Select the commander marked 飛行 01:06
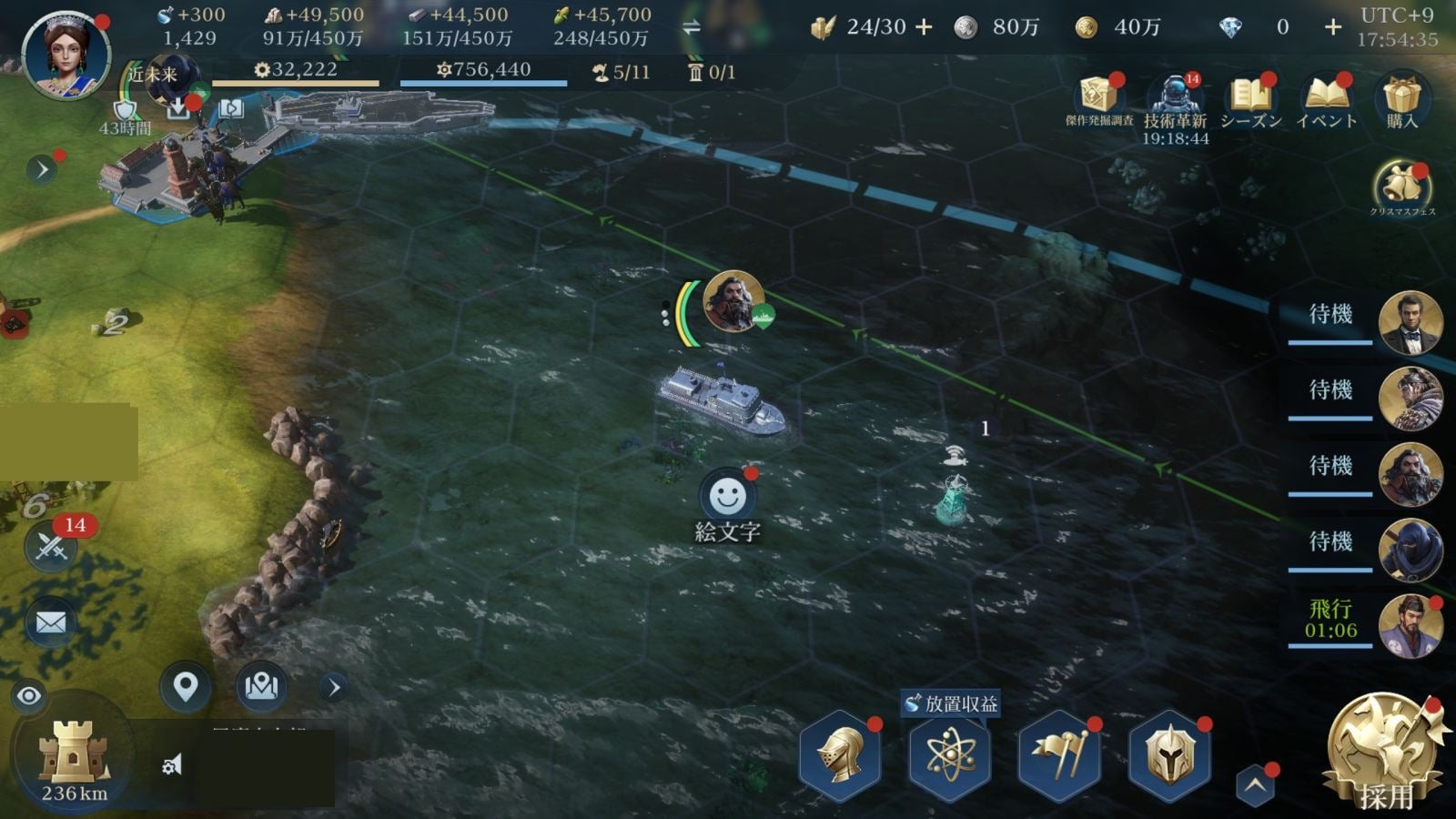This screenshot has width=1456, height=819. [x=1410, y=626]
